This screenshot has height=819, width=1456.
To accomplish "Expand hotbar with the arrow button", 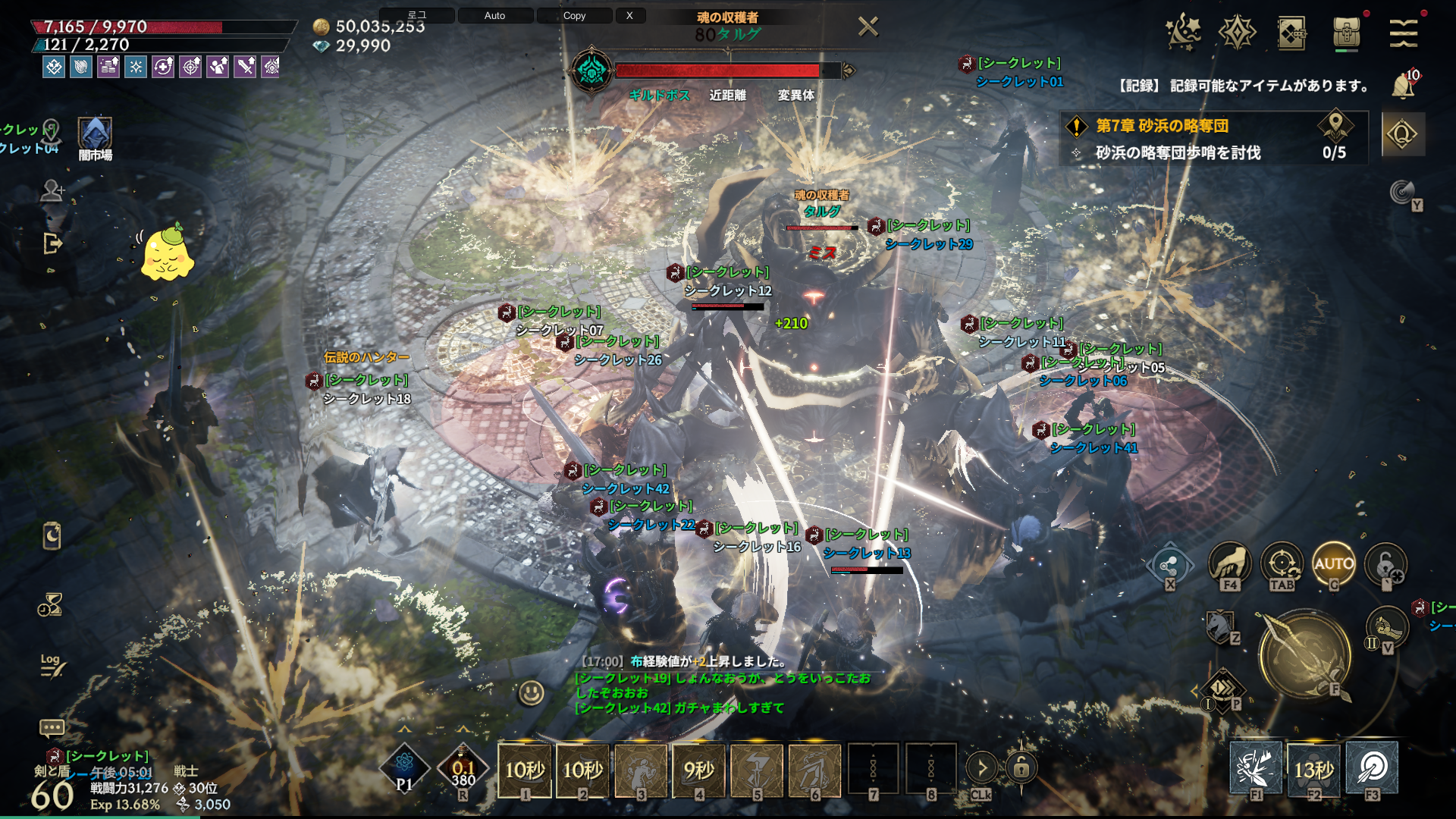I will [x=981, y=767].
